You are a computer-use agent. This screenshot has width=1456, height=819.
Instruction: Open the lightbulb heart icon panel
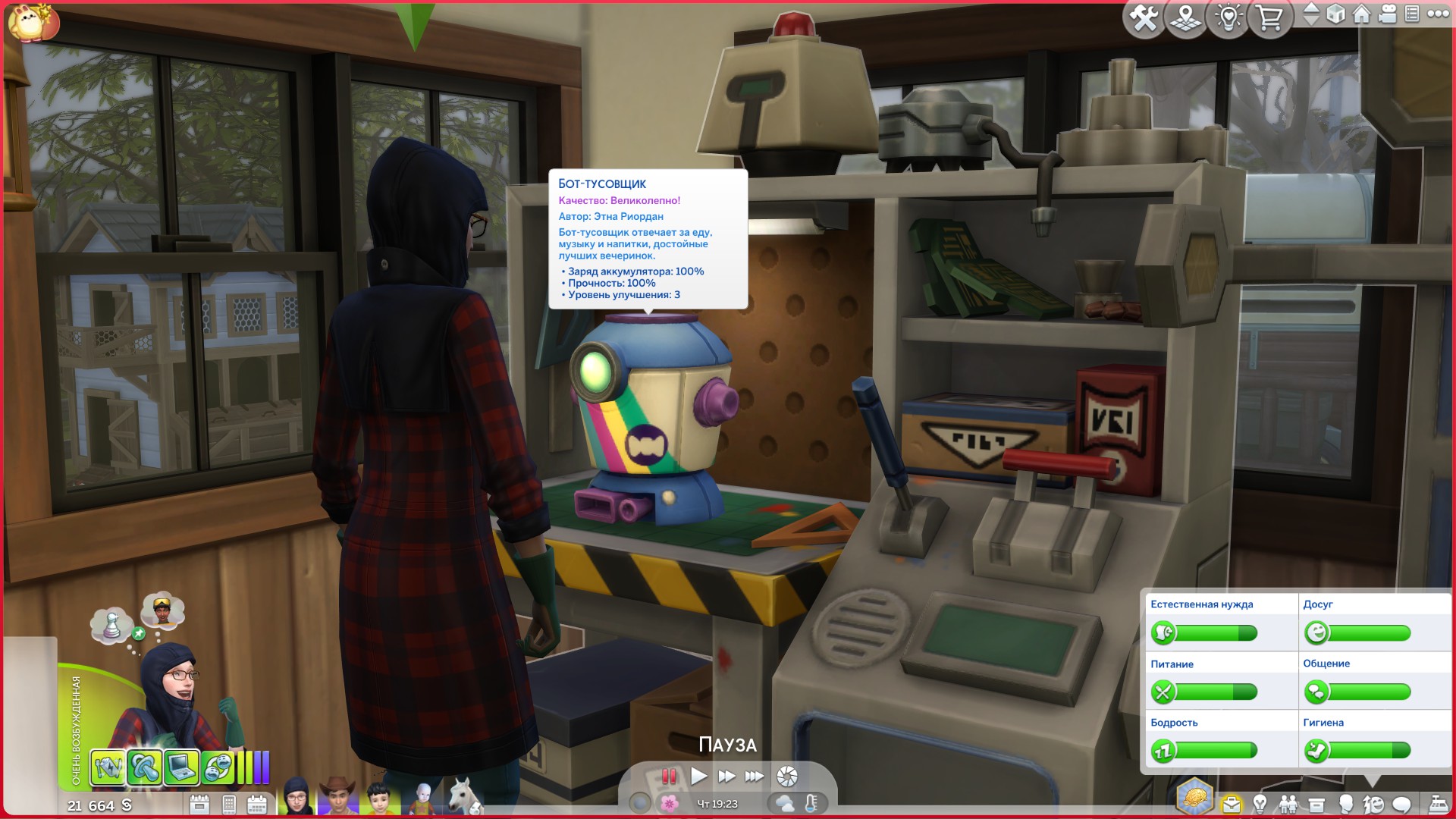click(1228, 18)
